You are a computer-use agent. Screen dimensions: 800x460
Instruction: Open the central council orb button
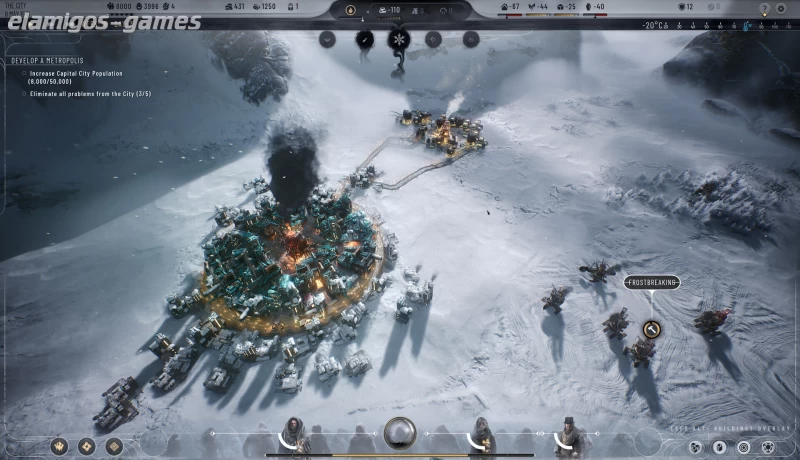(x=400, y=433)
